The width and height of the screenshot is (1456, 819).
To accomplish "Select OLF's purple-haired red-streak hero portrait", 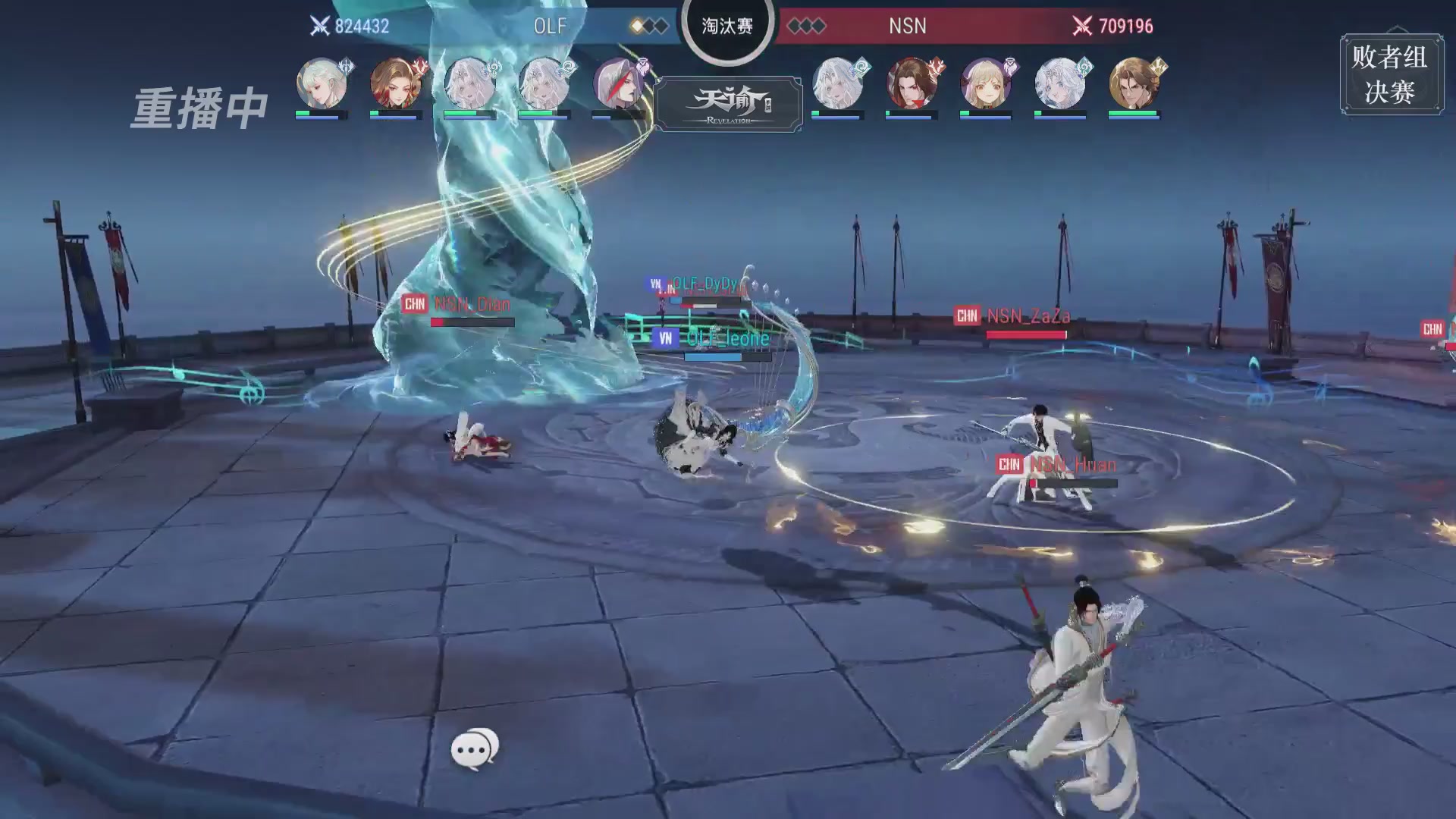I will (x=619, y=83).
